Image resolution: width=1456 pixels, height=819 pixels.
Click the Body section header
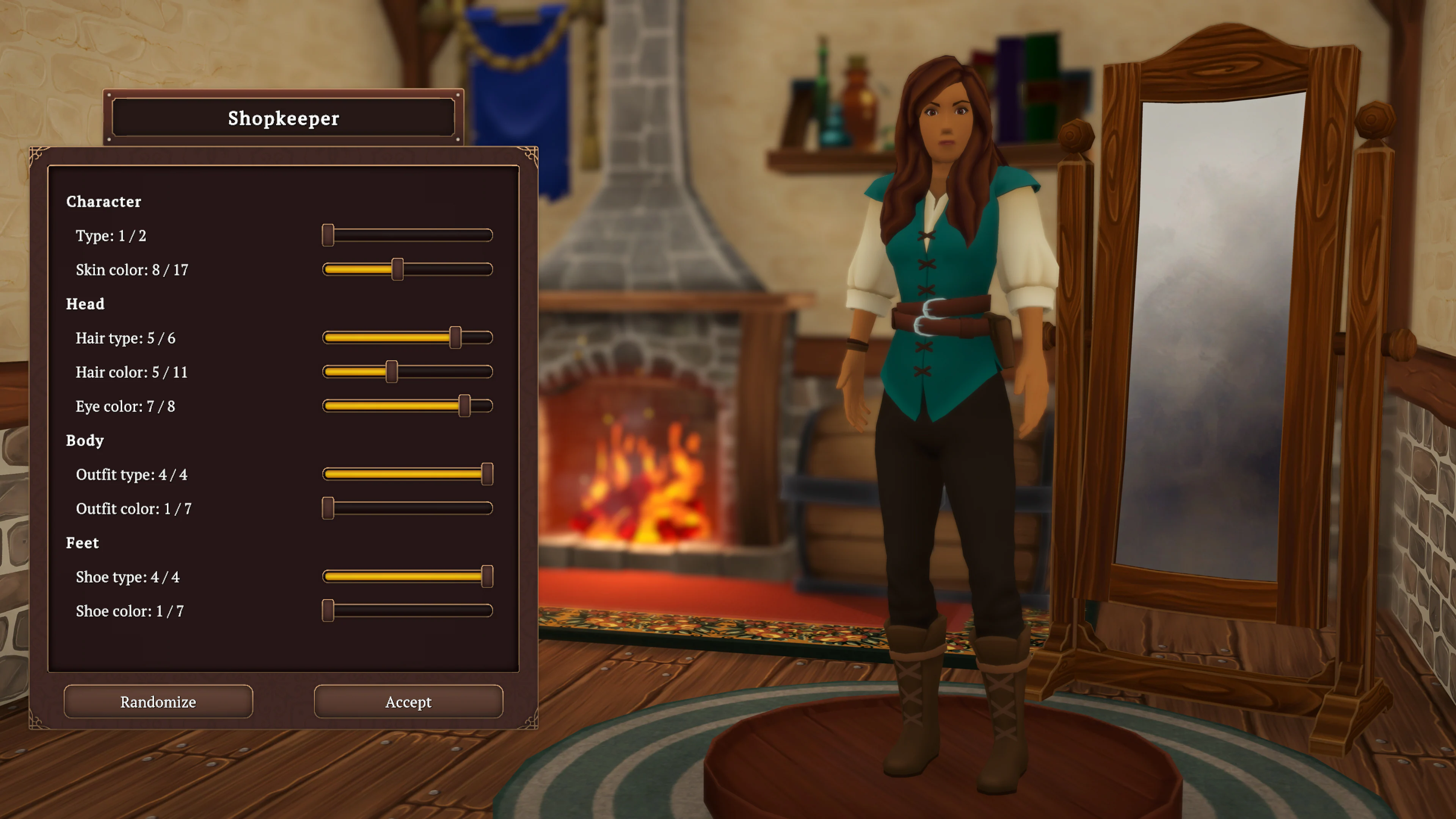pyautogui.click(x=84, y=440)
